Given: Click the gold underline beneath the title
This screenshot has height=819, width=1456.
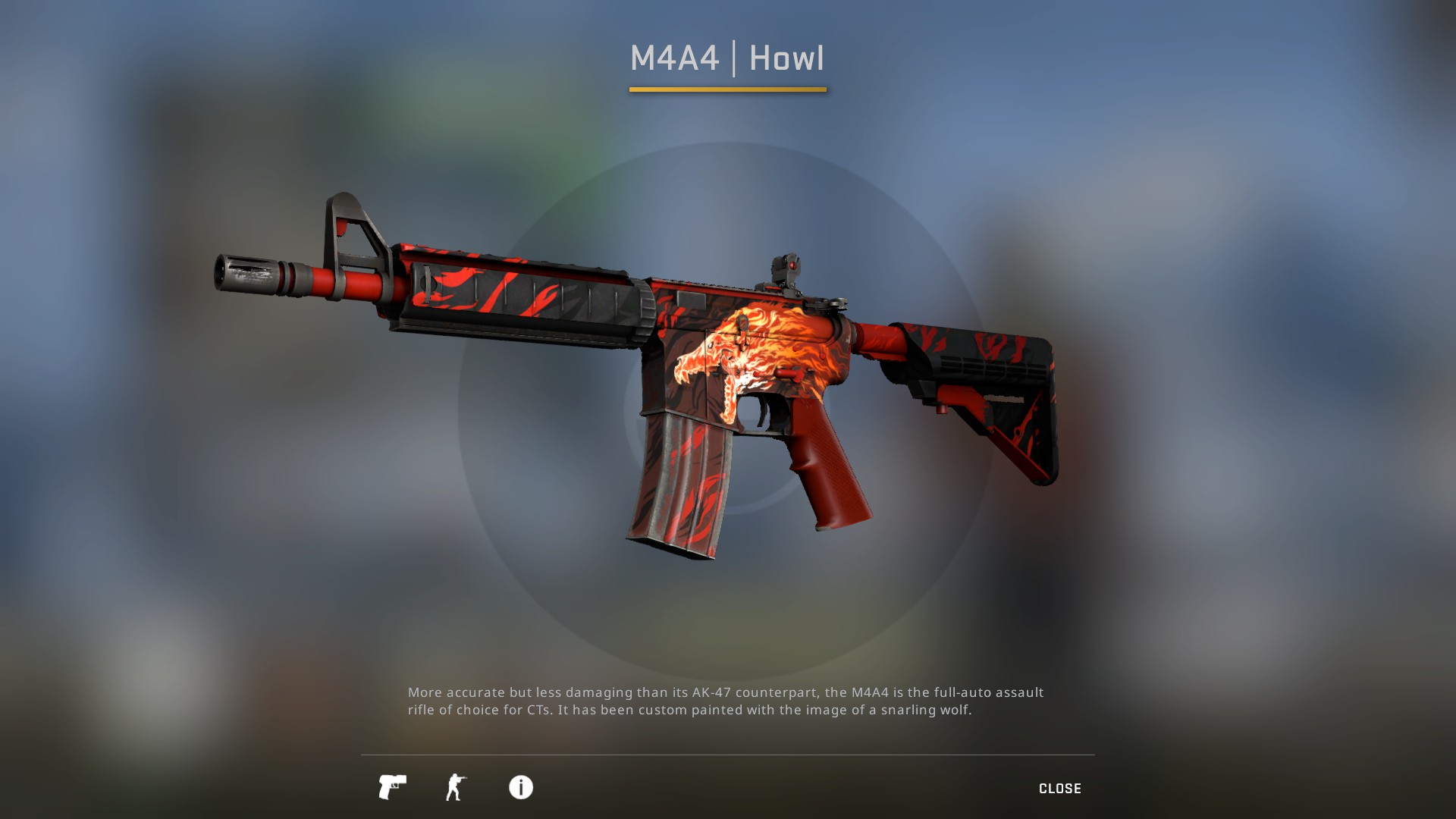Looking at the screenshot, I should point(728,89).
